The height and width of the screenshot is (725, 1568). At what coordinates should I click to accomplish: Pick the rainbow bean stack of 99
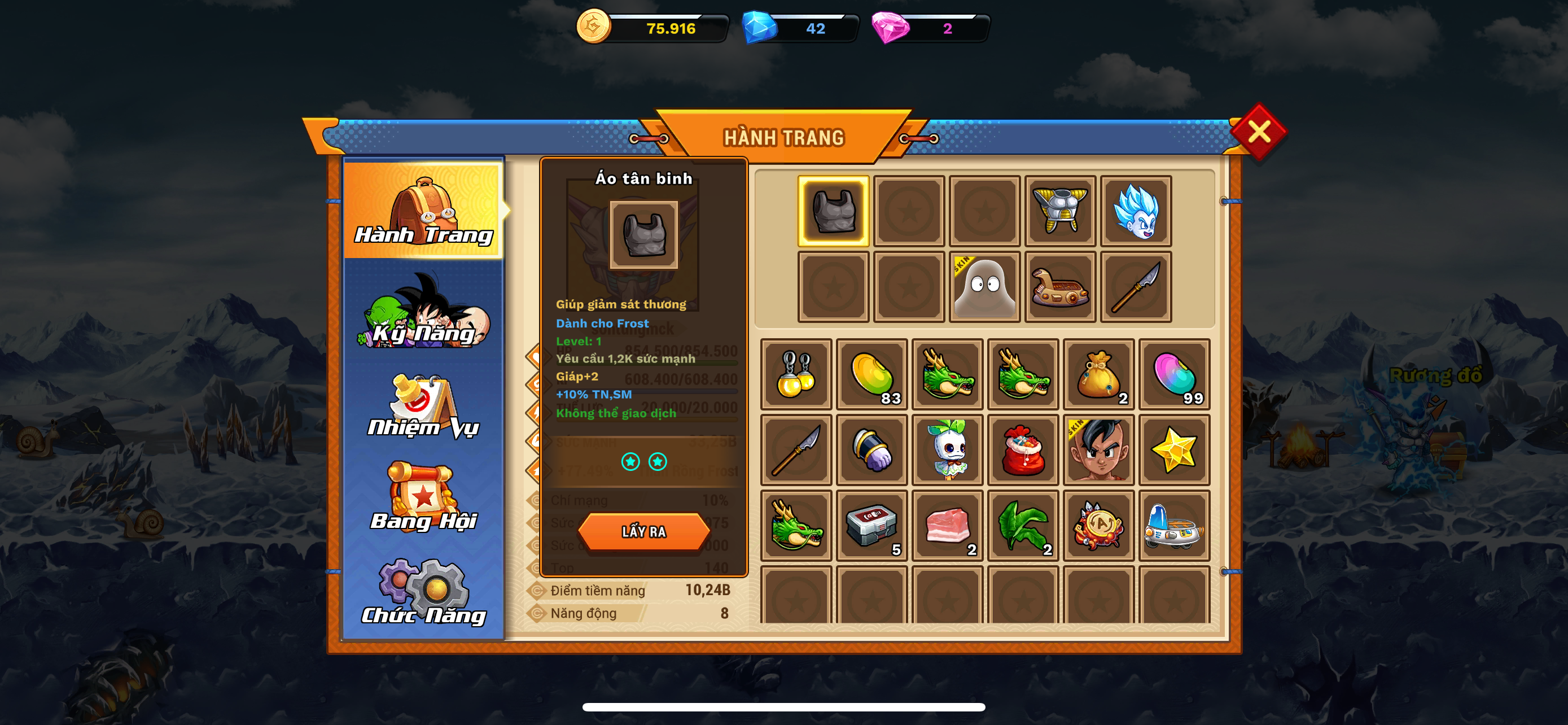(x=1174, y=374)
